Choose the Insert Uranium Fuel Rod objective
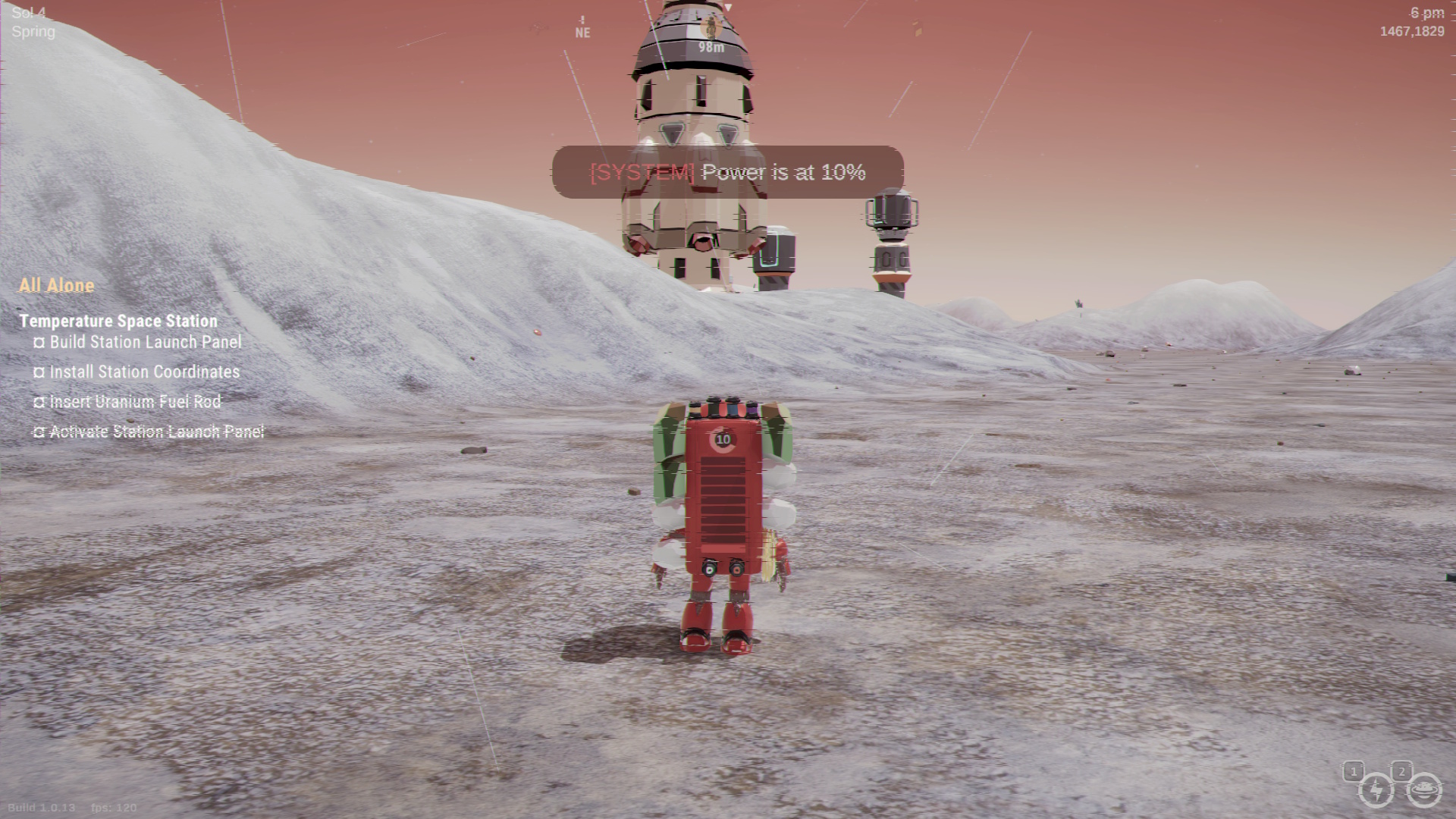The width and height of the screenshot is (1456, 819). coord(135,402)
